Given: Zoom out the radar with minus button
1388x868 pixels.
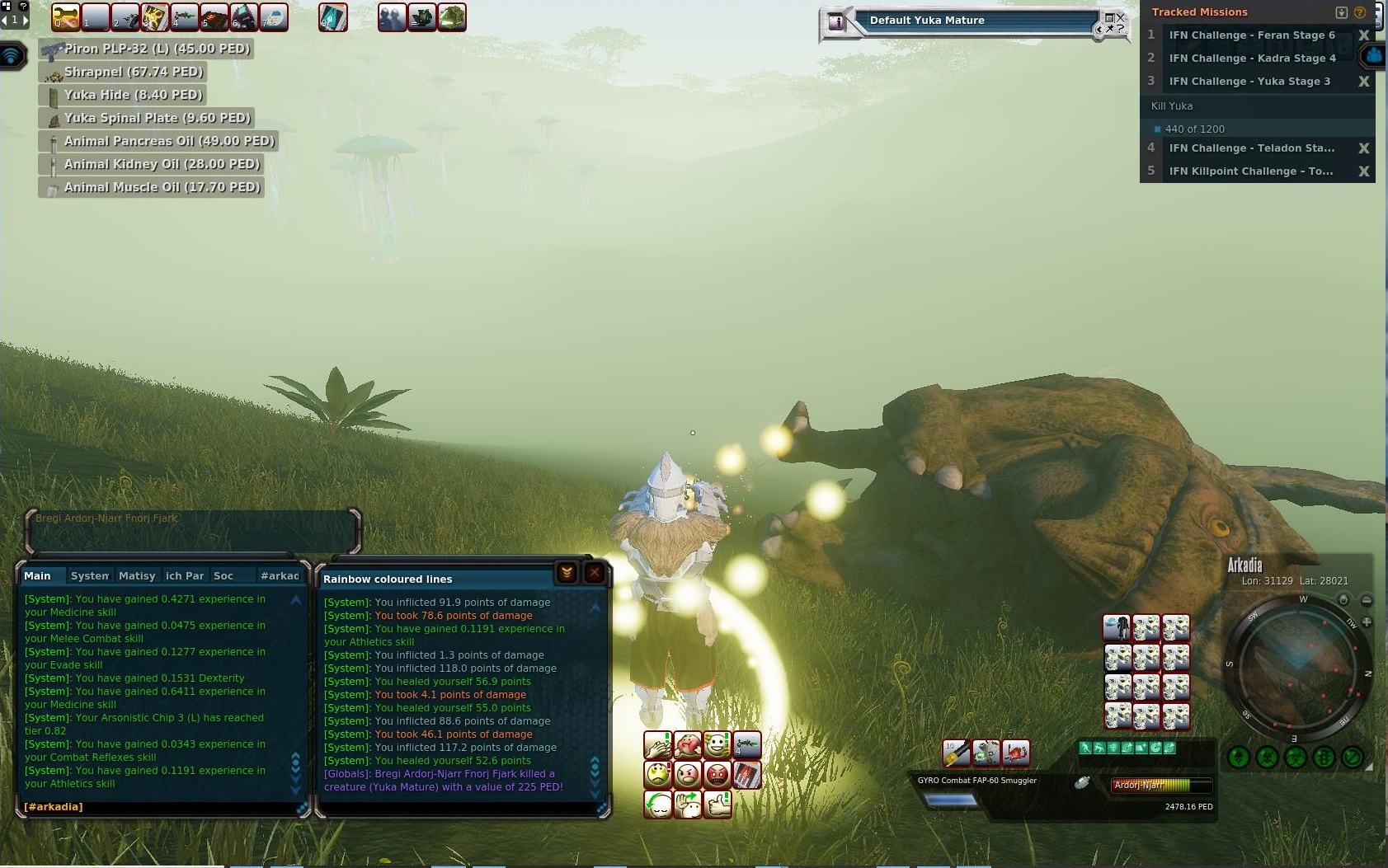Looking at the screenshot, I should click(1367, 600).
